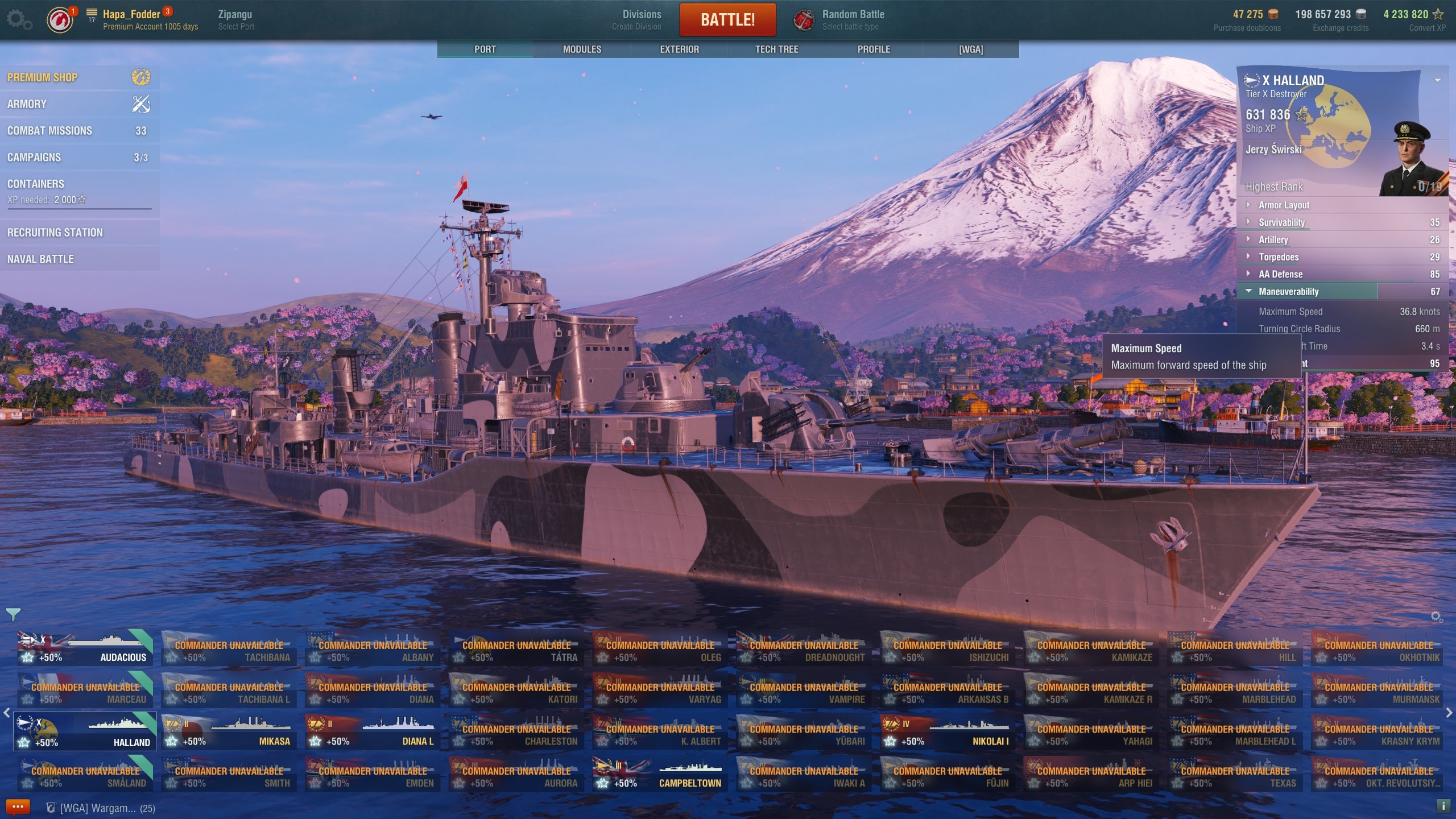Open the [WGA] clan tab
Image resolution: width=1456 pixels, height=819 pixels.
click(970, 49)
